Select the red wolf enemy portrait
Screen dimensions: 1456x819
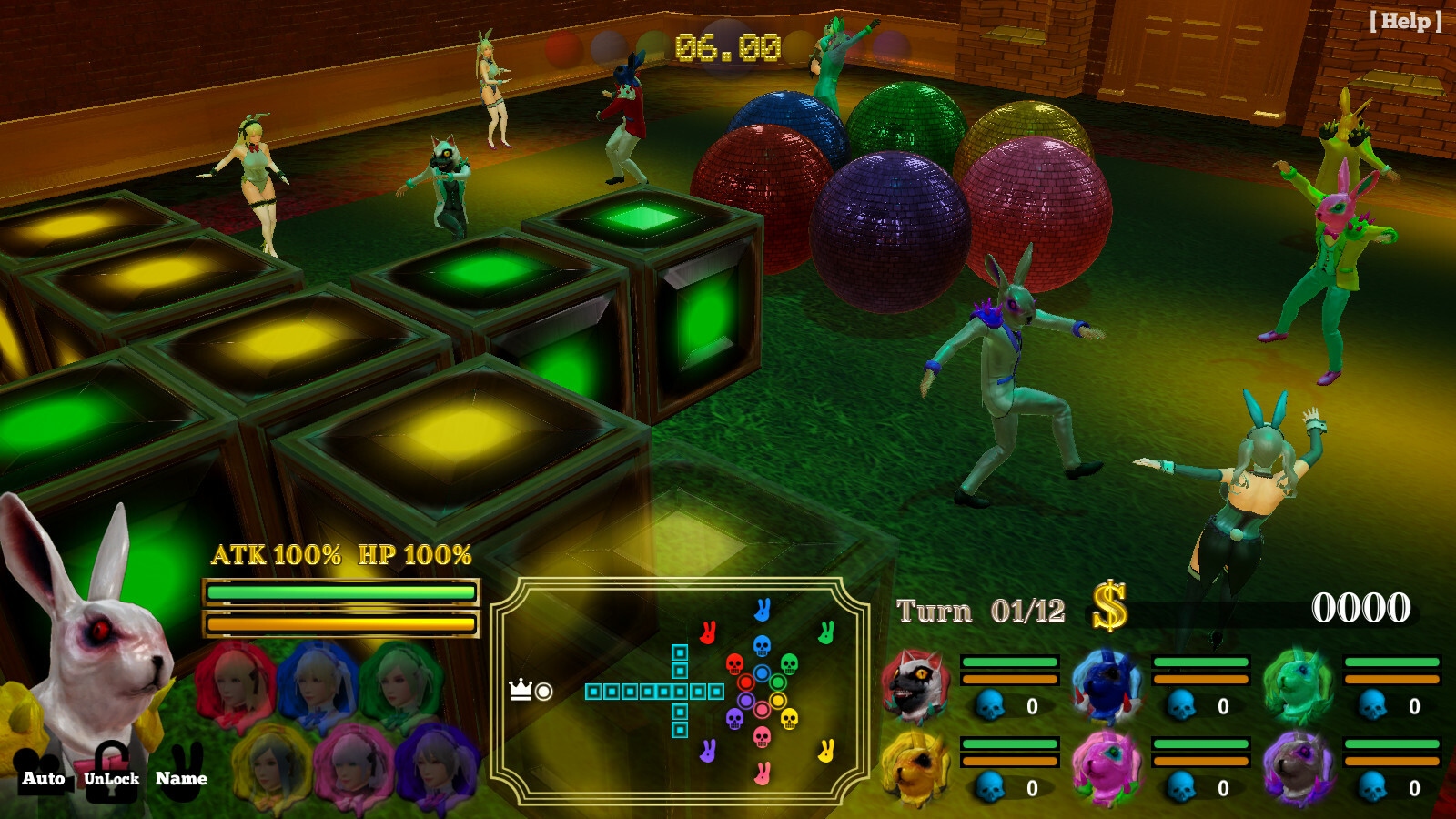click(915, 684)
